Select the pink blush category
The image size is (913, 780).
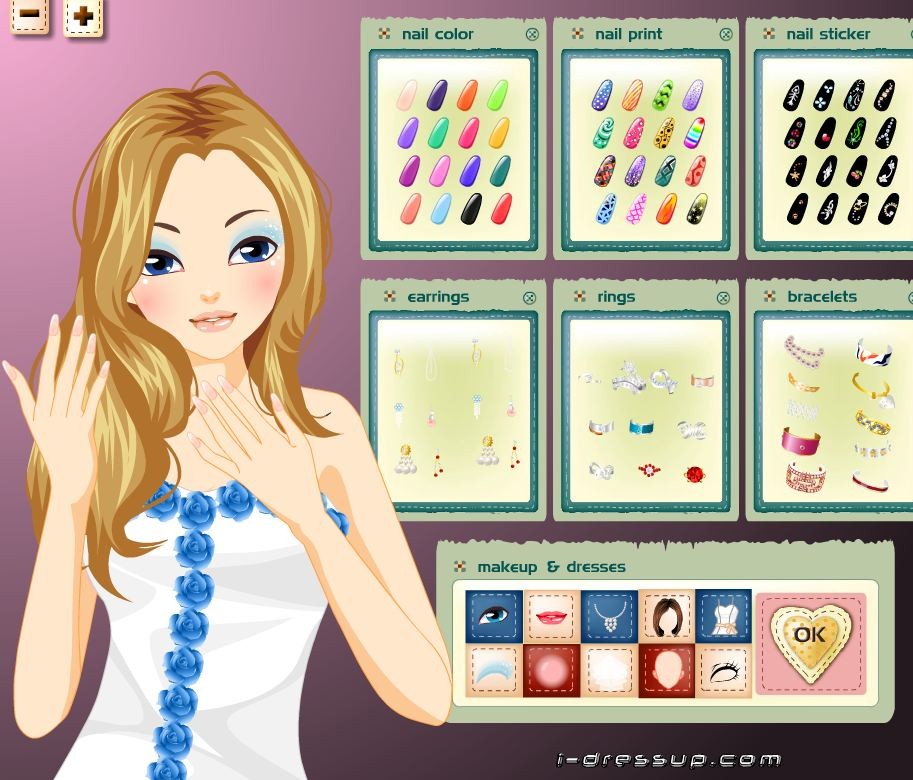click(550, 670)
